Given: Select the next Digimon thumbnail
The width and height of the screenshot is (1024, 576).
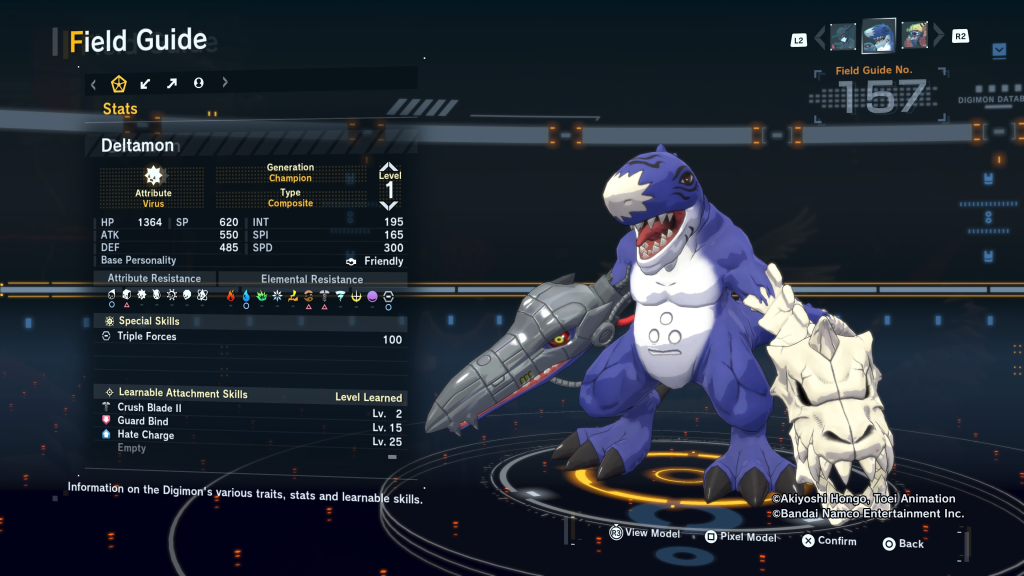Looking at the screenshot, I should coord(914,37).
